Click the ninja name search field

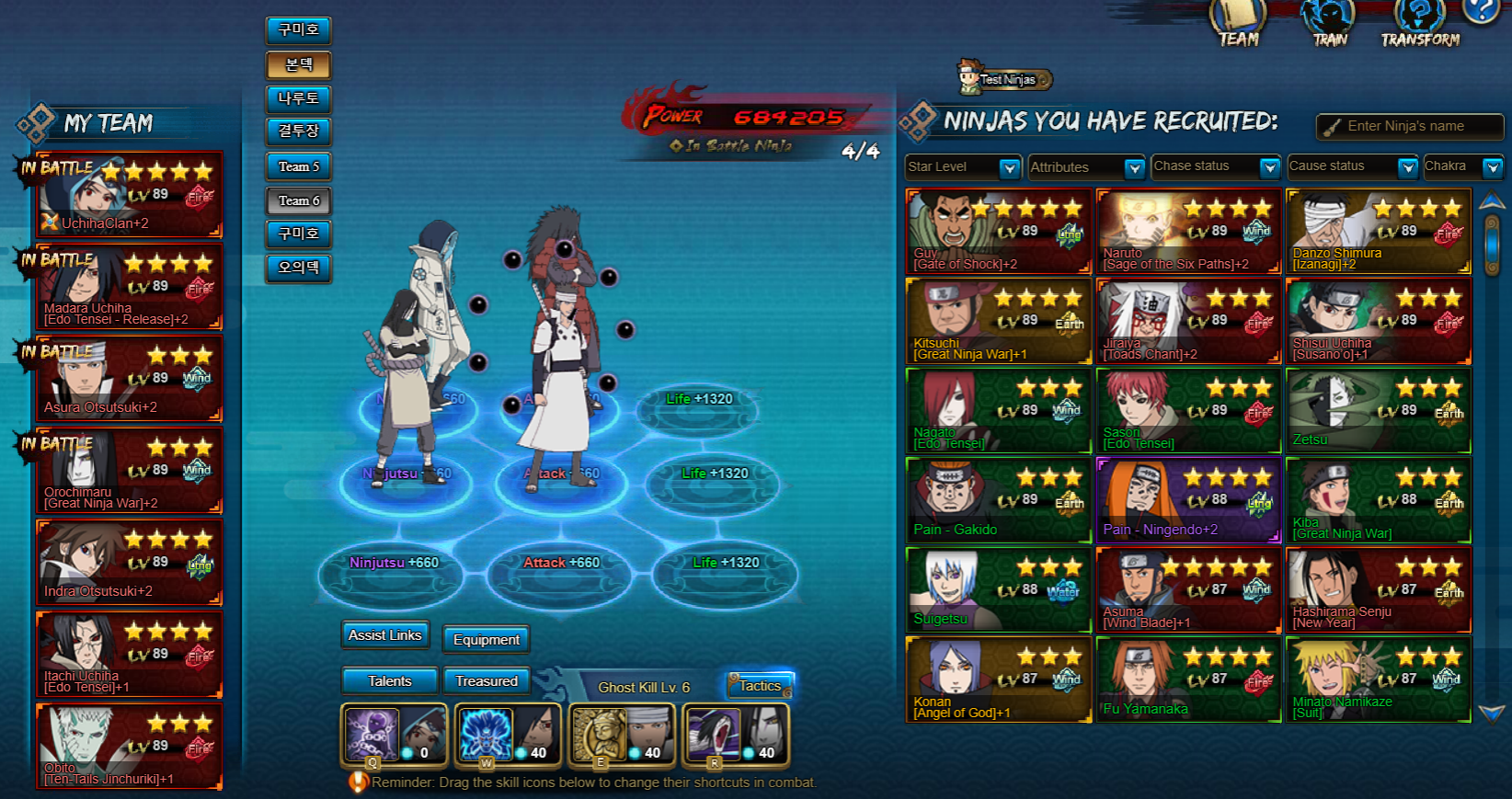[x=1416, y=126]
